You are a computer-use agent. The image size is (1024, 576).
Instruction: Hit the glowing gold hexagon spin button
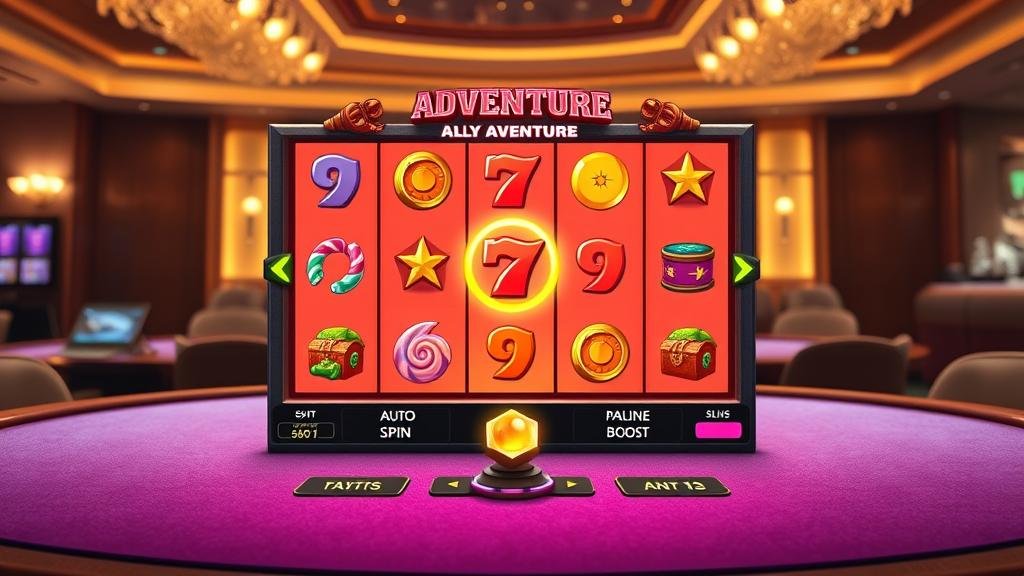(x=511, y=433)
